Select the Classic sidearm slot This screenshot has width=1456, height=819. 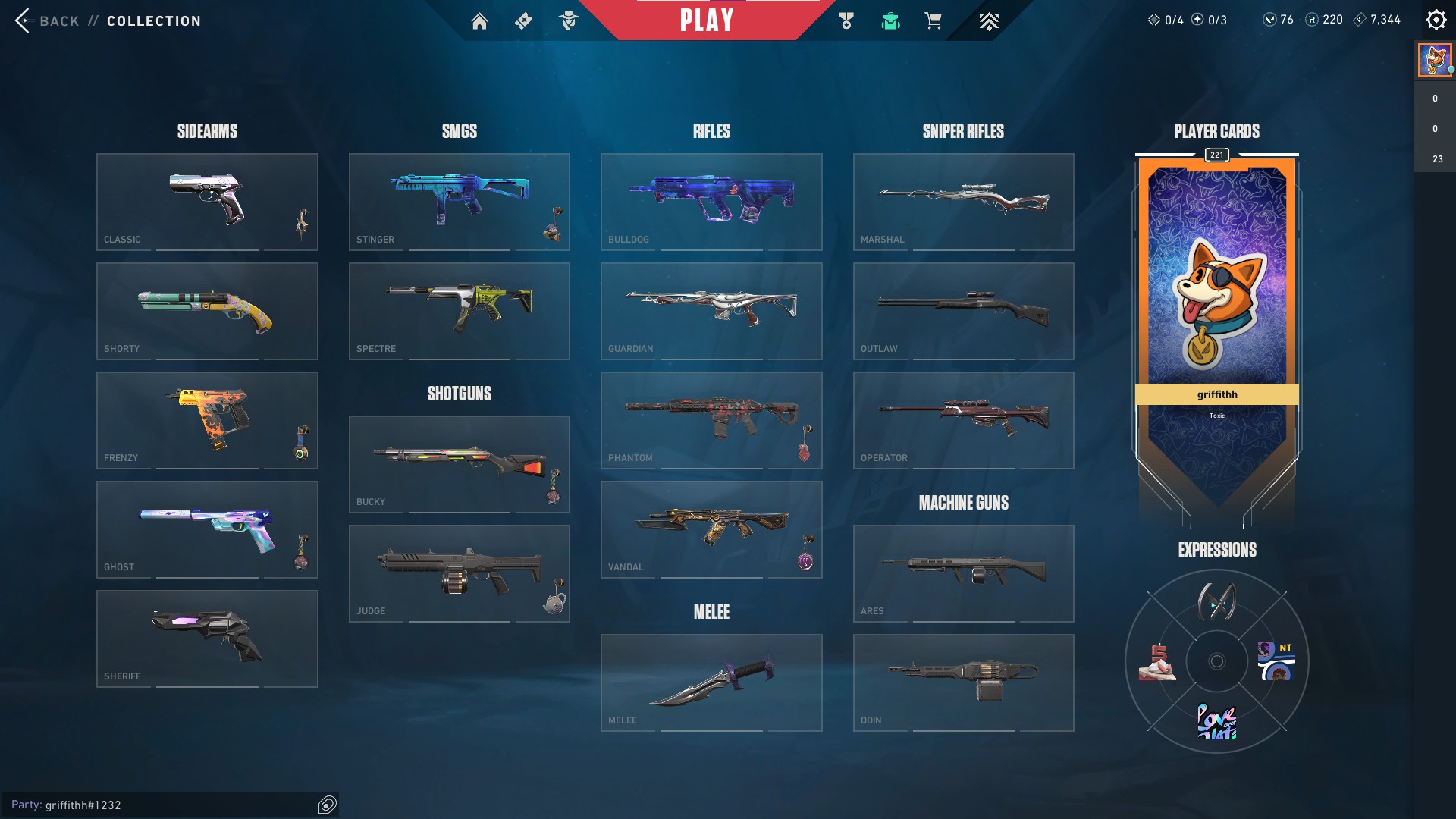(x=207, y=202)
